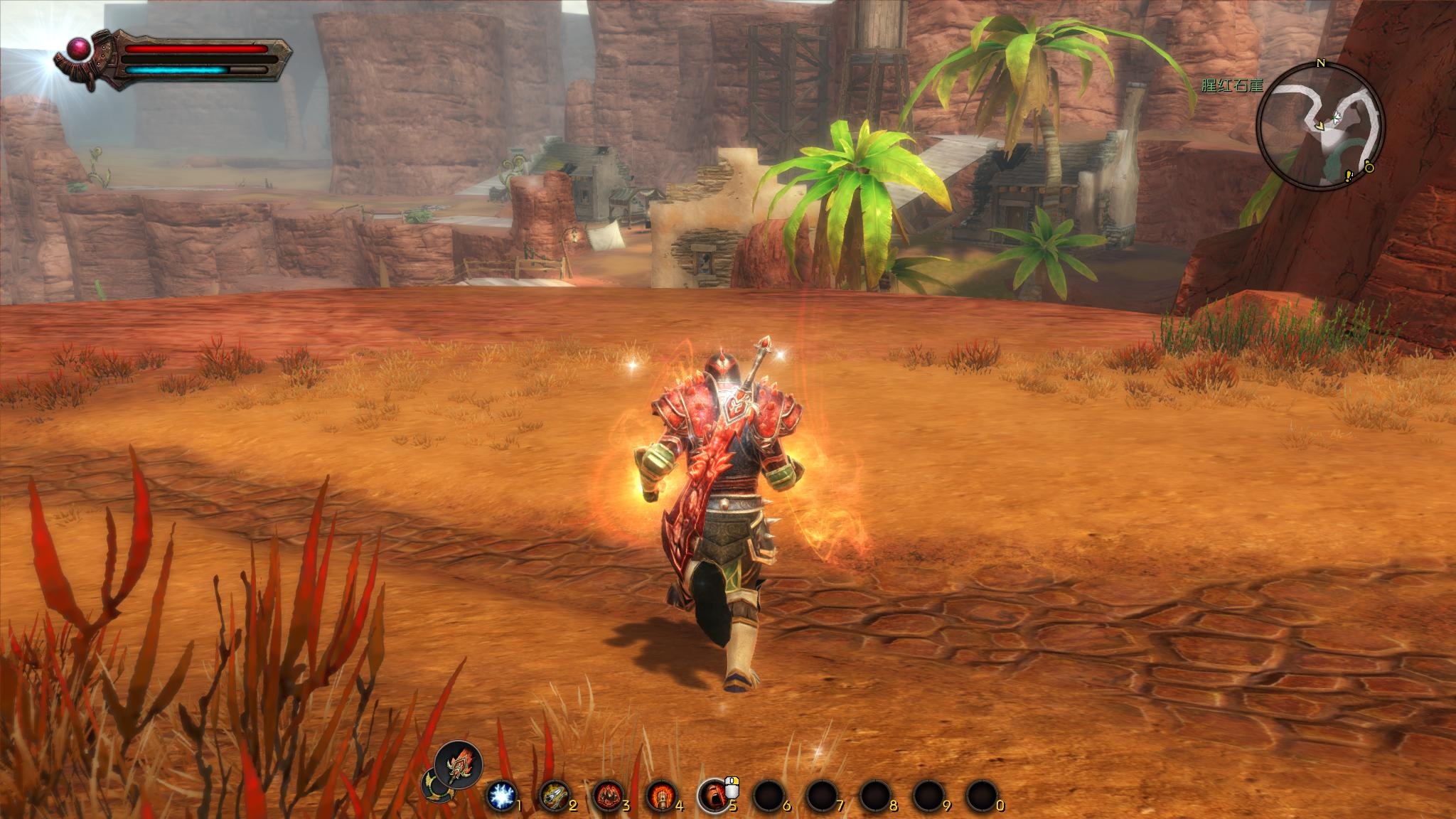
Task: Cast the flaming fist ability in slot 4
Action: (660, 795)
